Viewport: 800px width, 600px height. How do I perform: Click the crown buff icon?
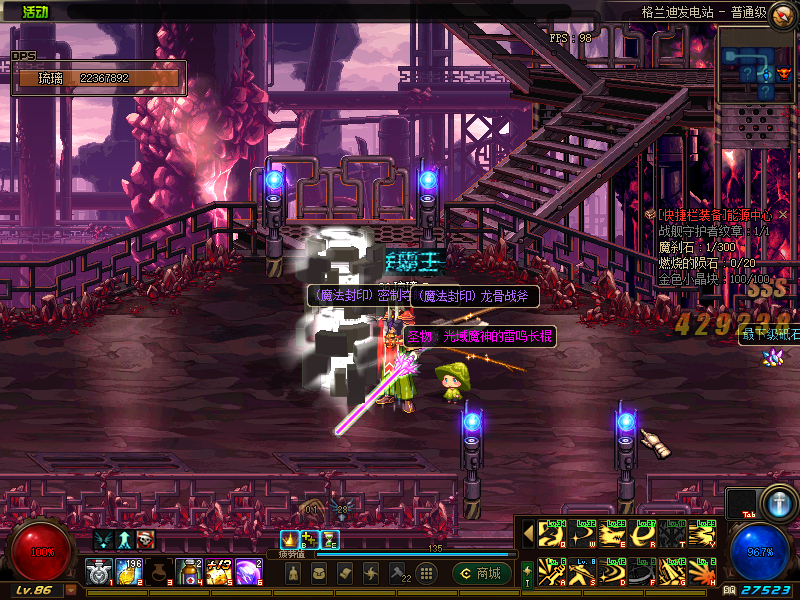pyautogui.click(x=289, y=540)
